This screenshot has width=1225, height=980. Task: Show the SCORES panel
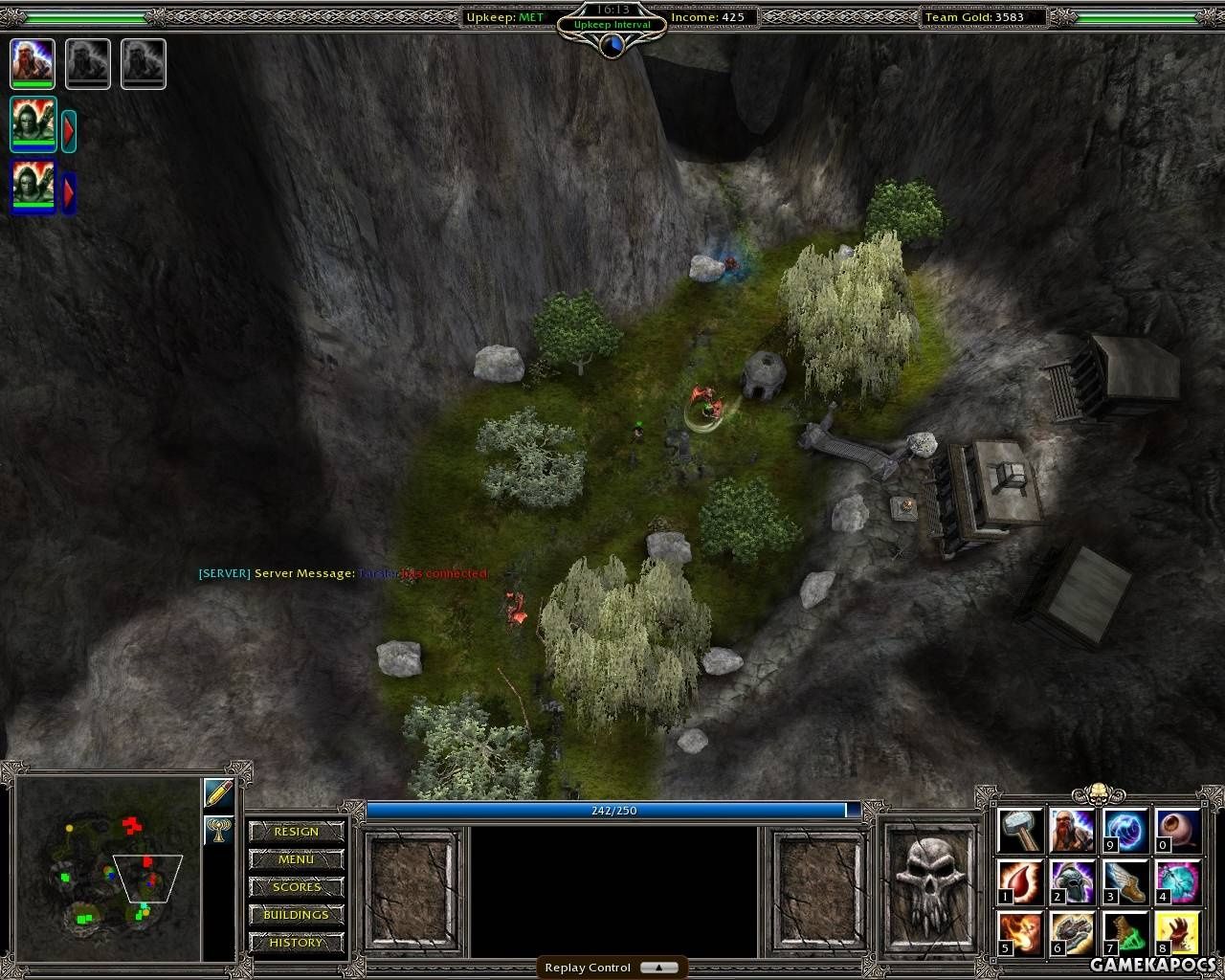pyautogui.click(x=296, y=887)
